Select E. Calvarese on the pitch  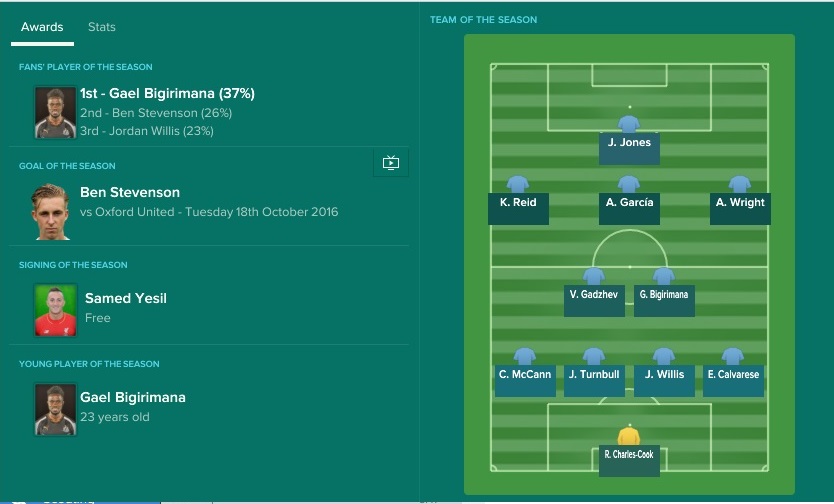733,375
